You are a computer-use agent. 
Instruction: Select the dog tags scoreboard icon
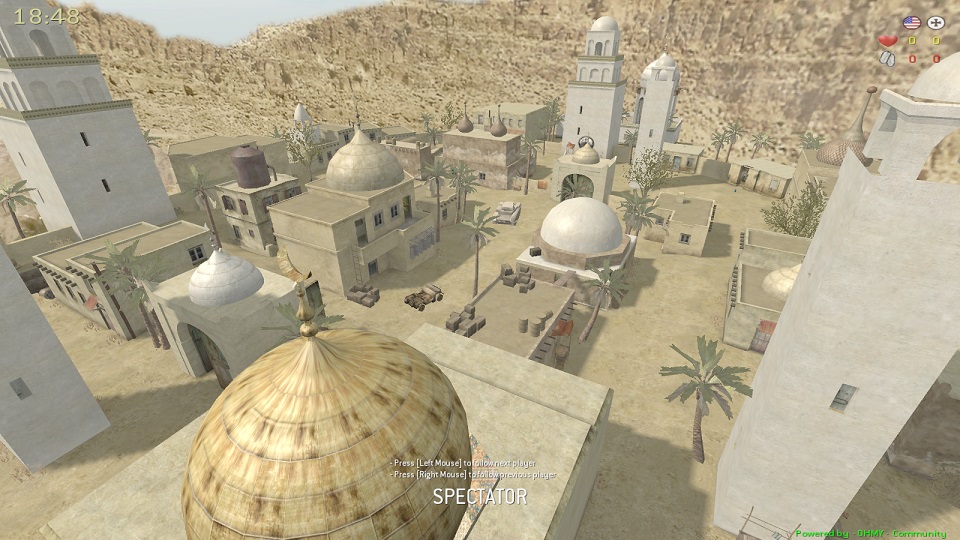[x=887, y=58]
